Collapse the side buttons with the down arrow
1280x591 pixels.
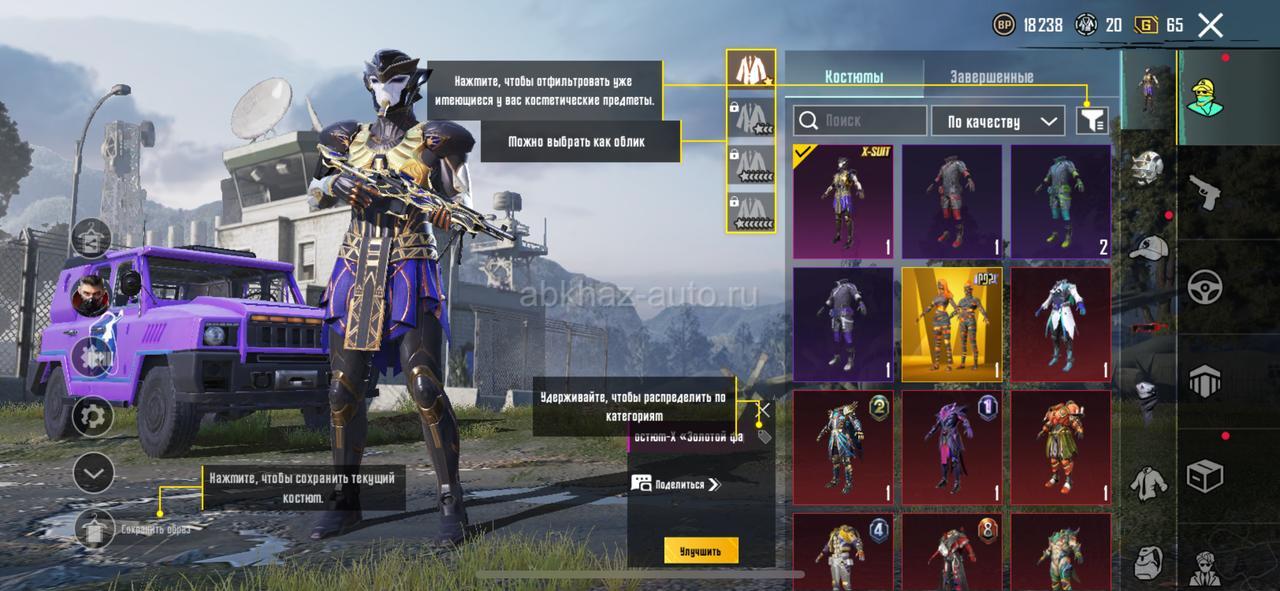click(x=94, y=472)
